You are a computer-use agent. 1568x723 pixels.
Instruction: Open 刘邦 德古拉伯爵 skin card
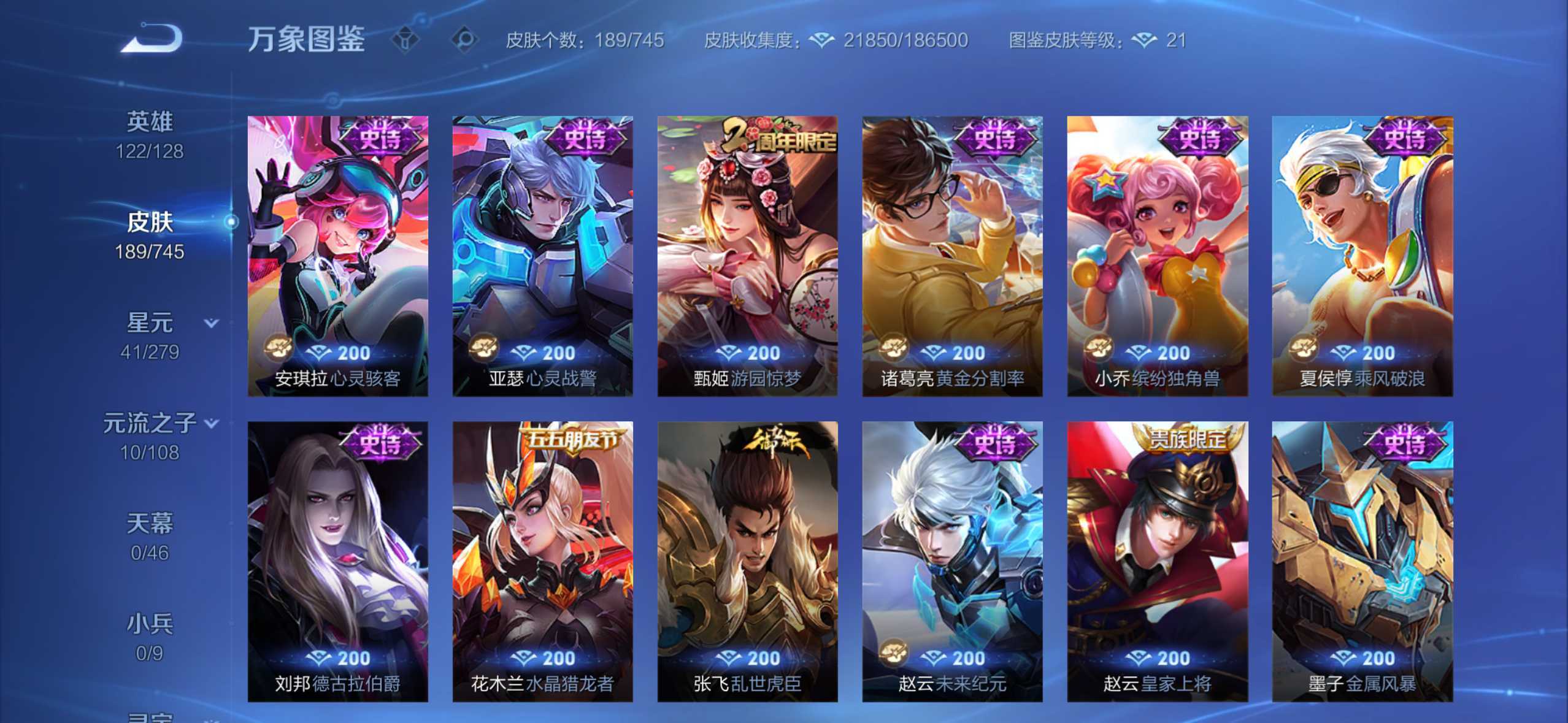click(338, 560)
